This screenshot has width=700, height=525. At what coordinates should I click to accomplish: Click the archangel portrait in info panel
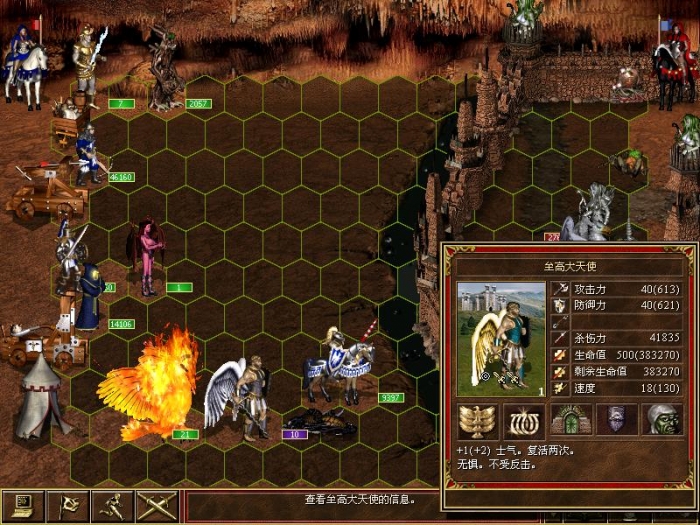502,339
